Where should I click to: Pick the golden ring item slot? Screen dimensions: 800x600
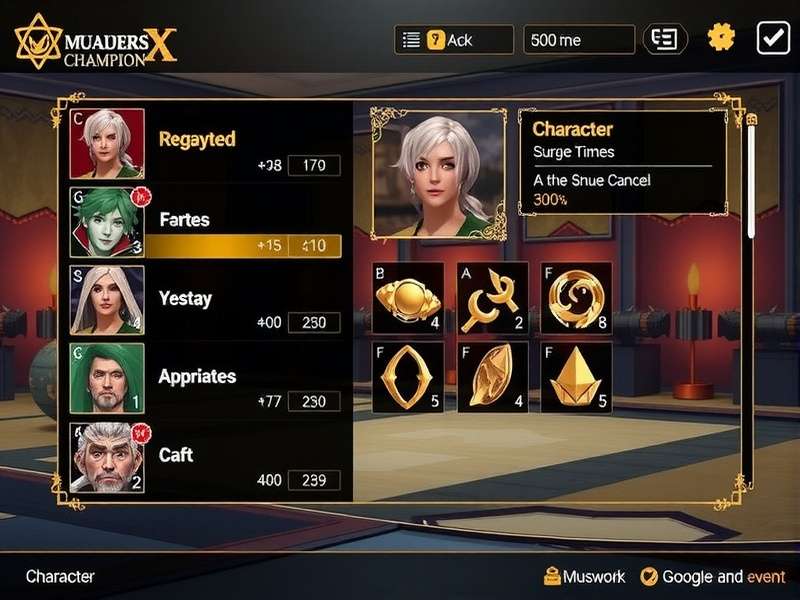coord(407,377)
